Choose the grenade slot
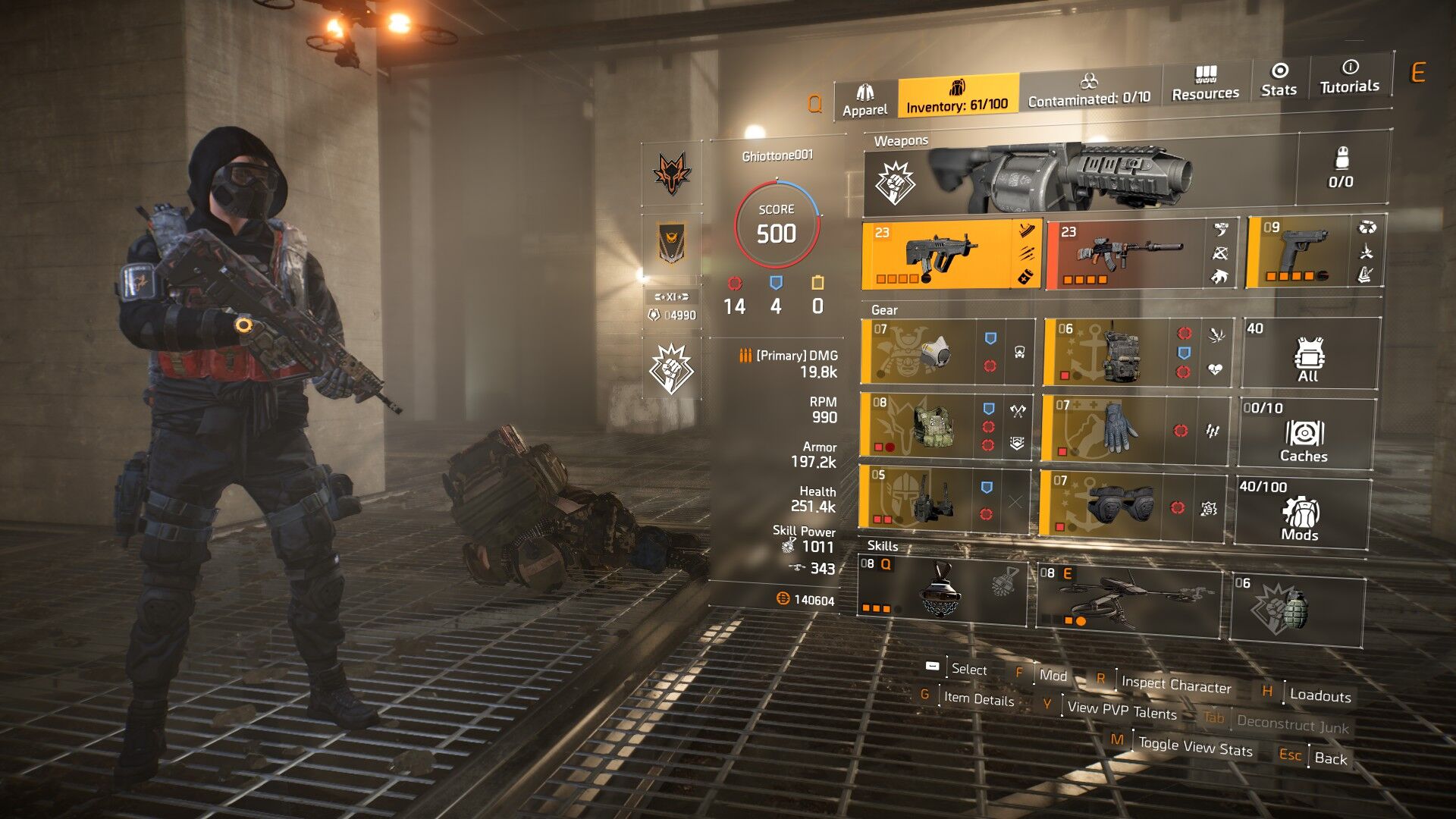The image size is (1456, 819). tap(1295, 609)
